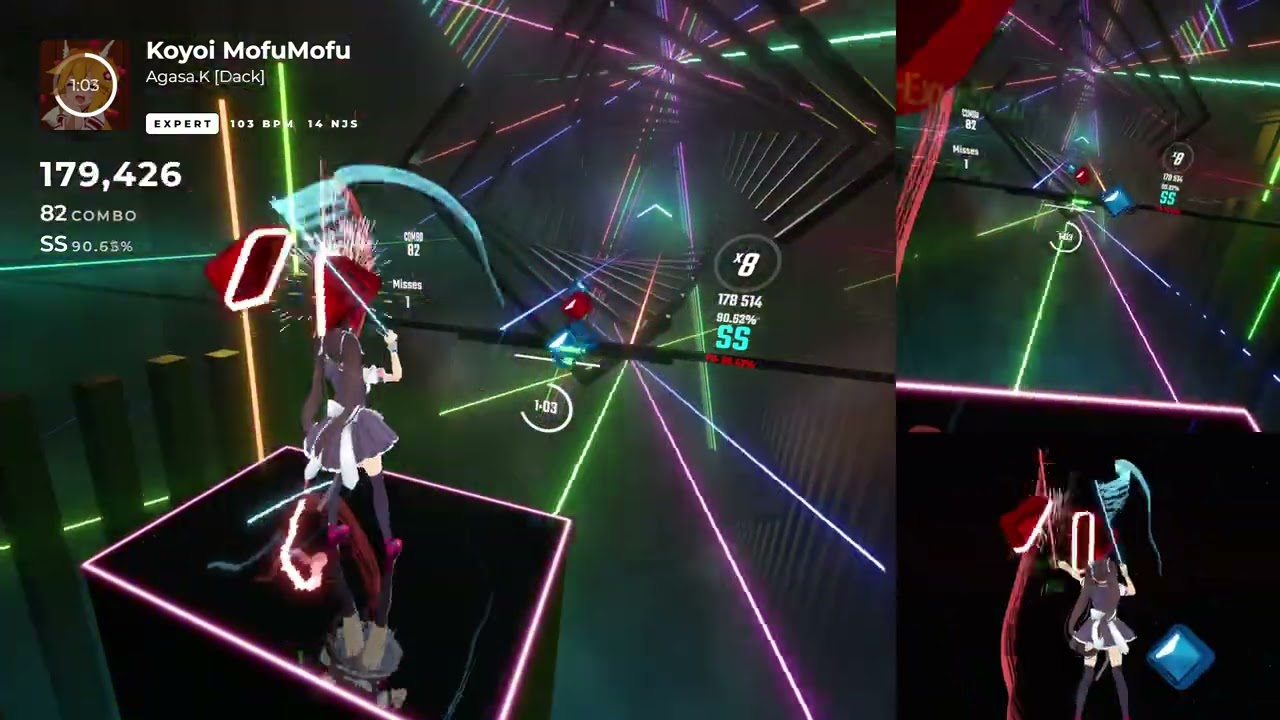The width and height of the screenshot is (1280, 720).
Task: Click the 179,426 score display
Action: click(110, 174)
